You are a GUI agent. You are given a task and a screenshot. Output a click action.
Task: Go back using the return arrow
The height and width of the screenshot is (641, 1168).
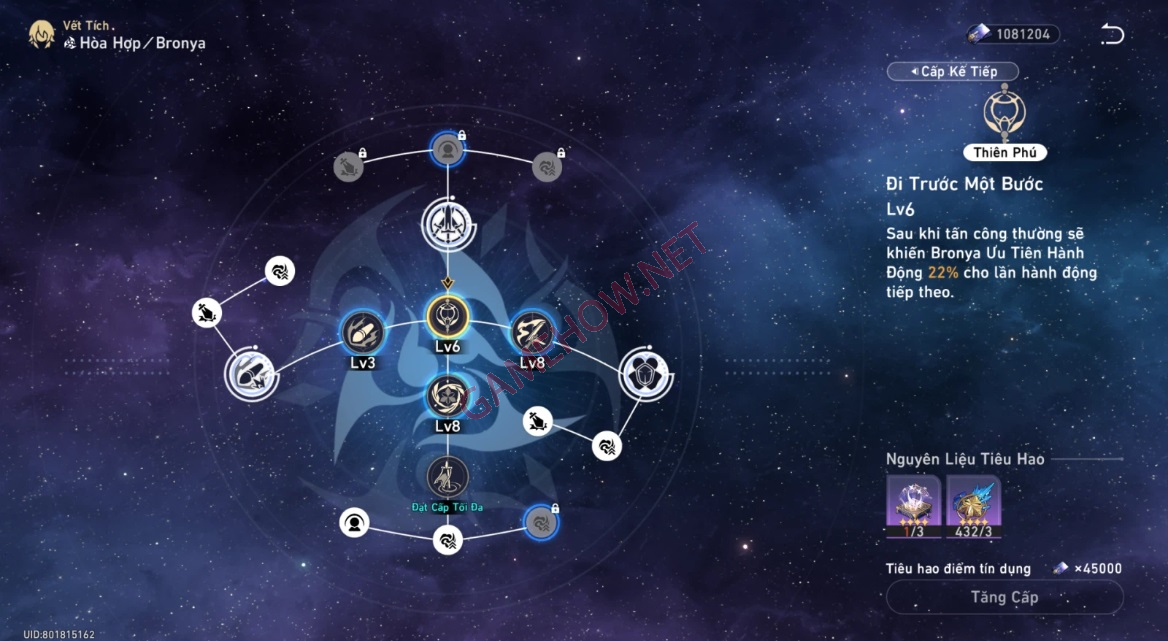click(x=1112, y=35)
